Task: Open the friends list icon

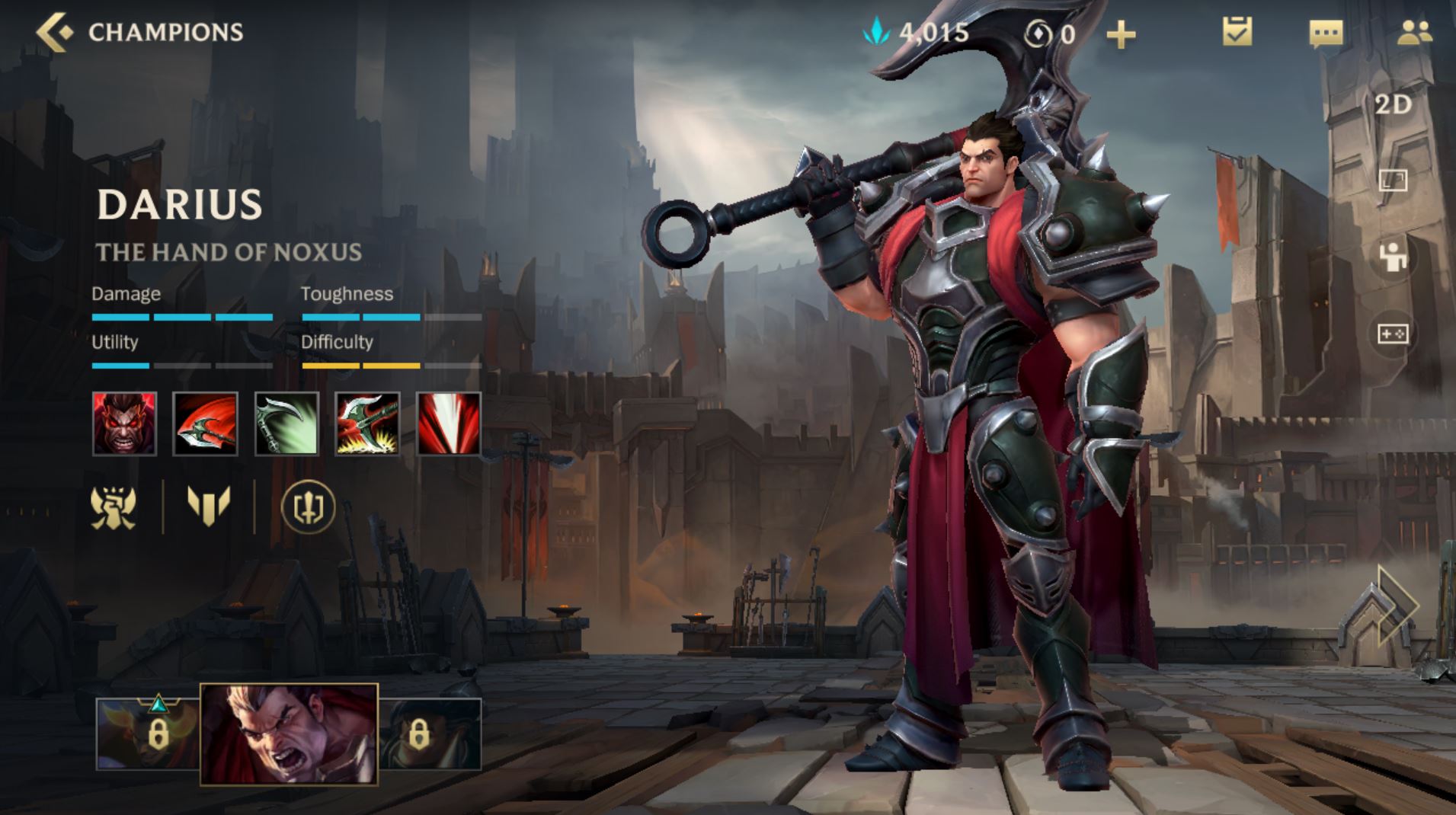Action: pos(1414,32)
